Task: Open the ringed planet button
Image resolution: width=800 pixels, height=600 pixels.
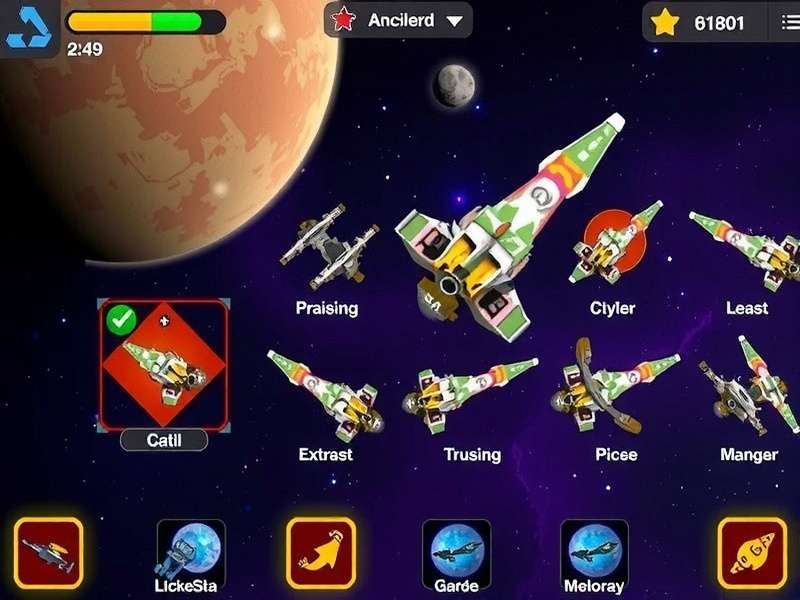Action: click(752, 553)
